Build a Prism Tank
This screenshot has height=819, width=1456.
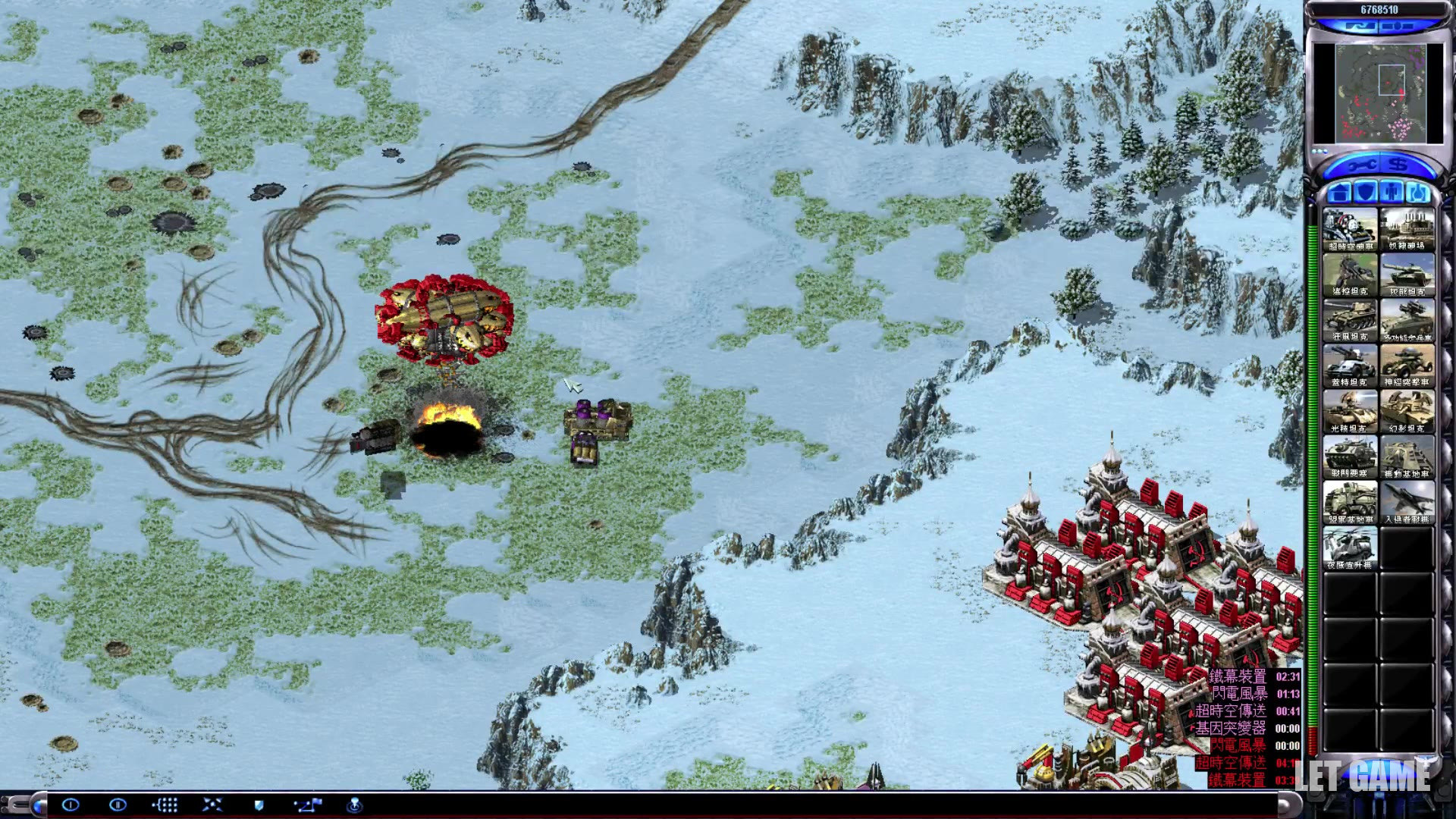(x=1350, y=411)
